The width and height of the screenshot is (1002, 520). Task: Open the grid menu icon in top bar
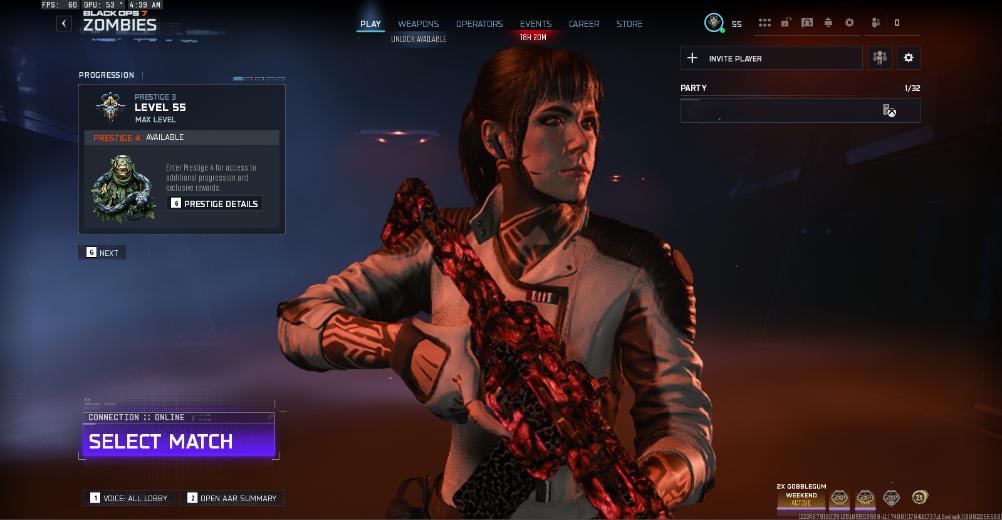pyautogui.click(x=765, y=22)
